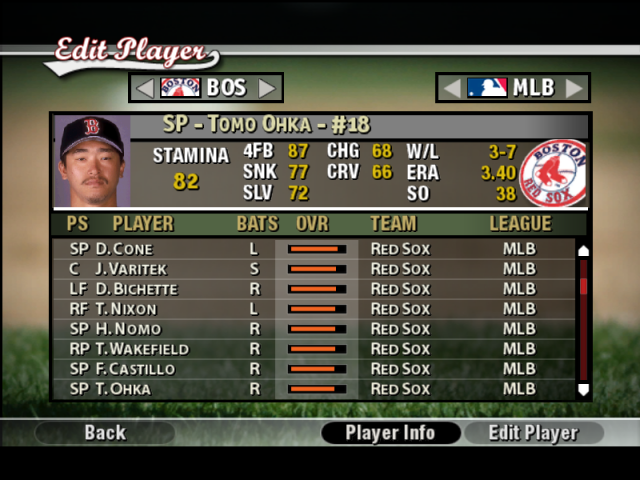The width and height of the screenshot is (640, 480).
Task: Open the Player Info view
Action: 390,433
